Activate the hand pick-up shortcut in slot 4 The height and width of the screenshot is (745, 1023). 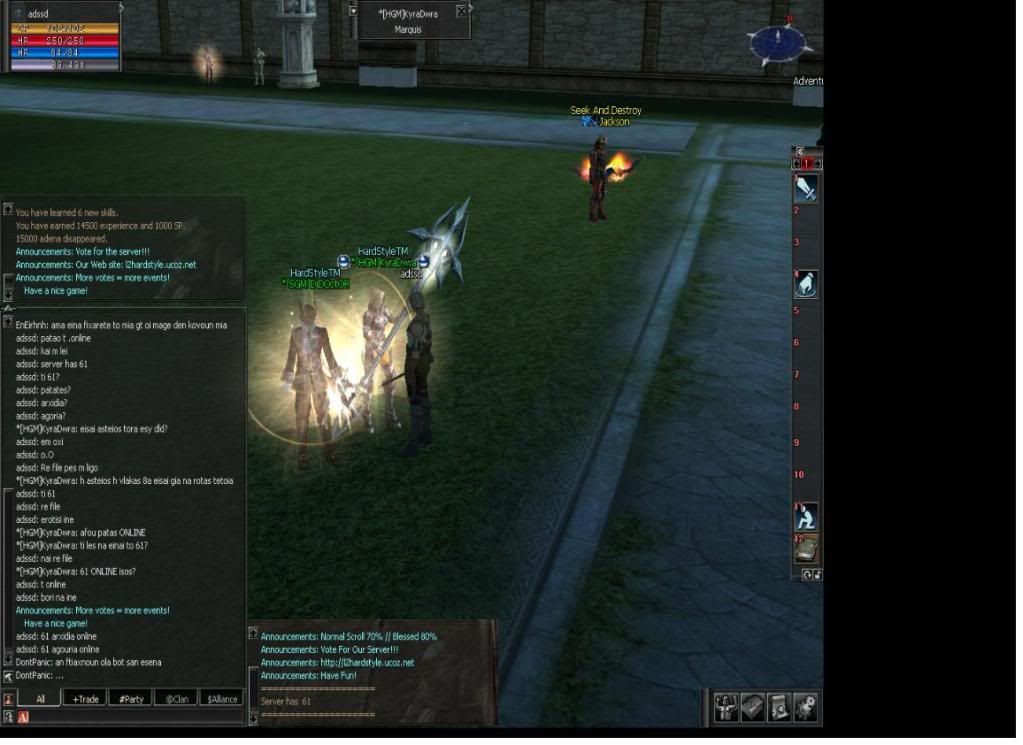pos(806,284)
